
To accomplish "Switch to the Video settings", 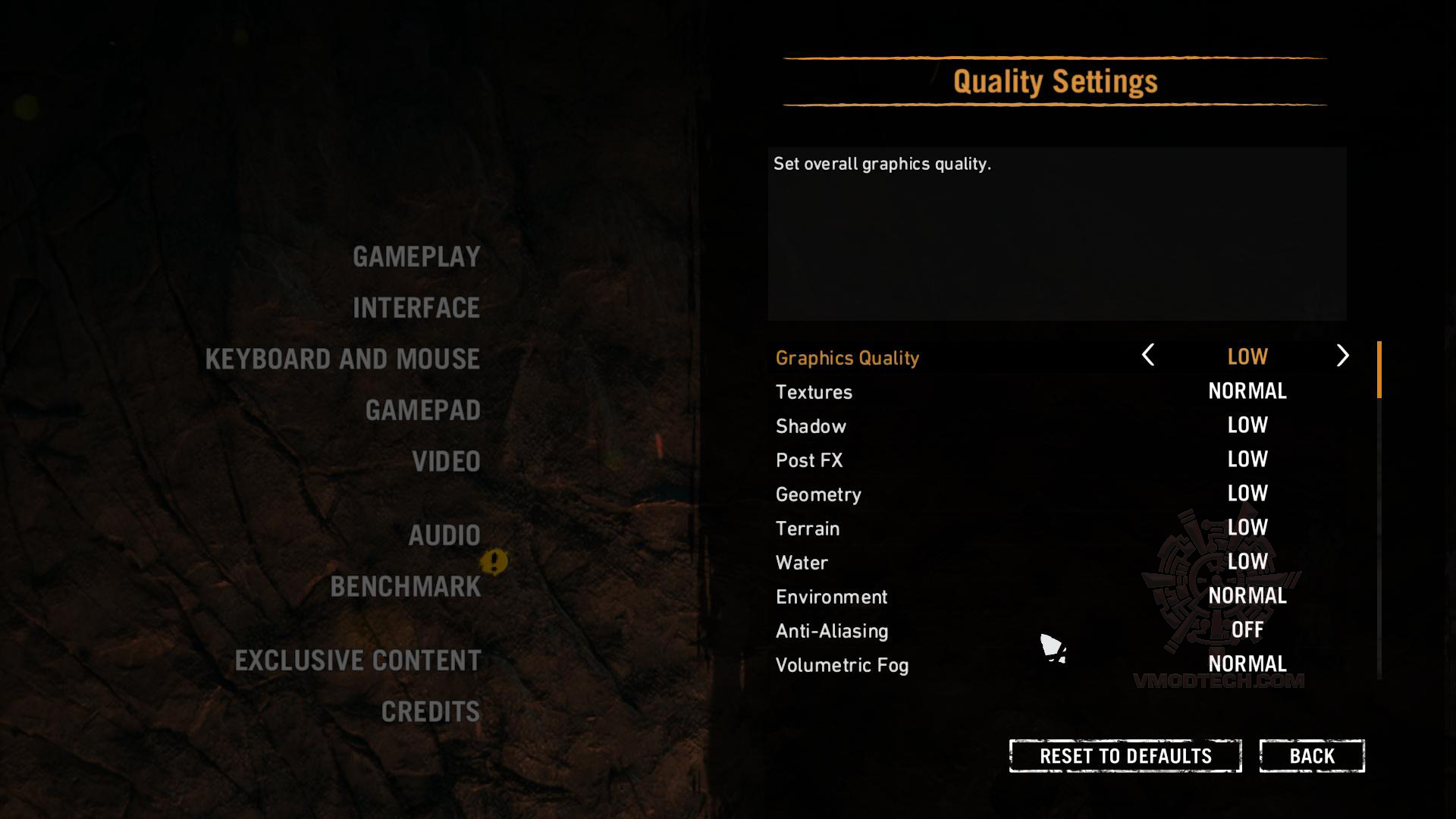I will coord(446,462).
